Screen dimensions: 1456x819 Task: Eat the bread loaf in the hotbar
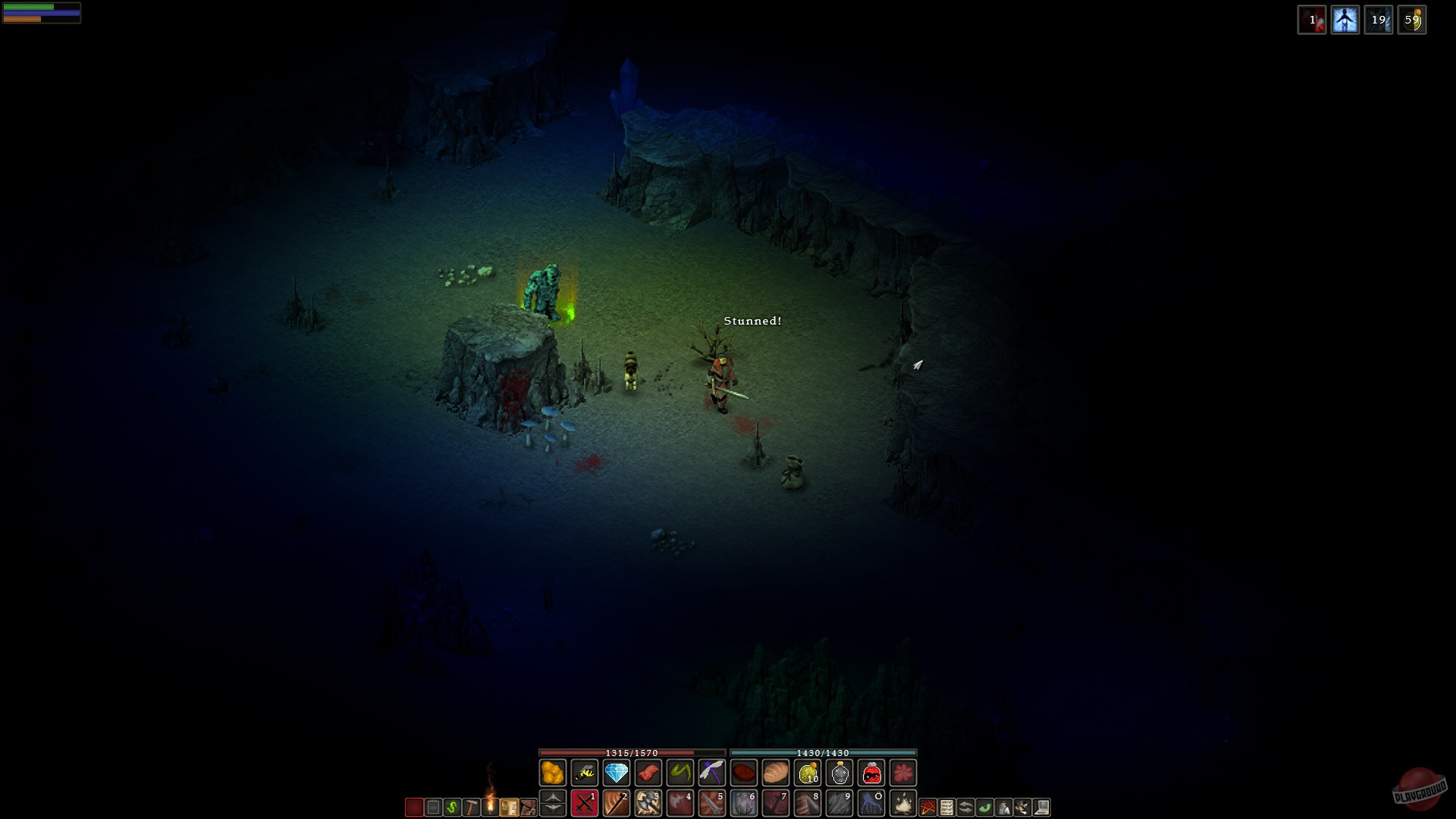tap(776, 773)
